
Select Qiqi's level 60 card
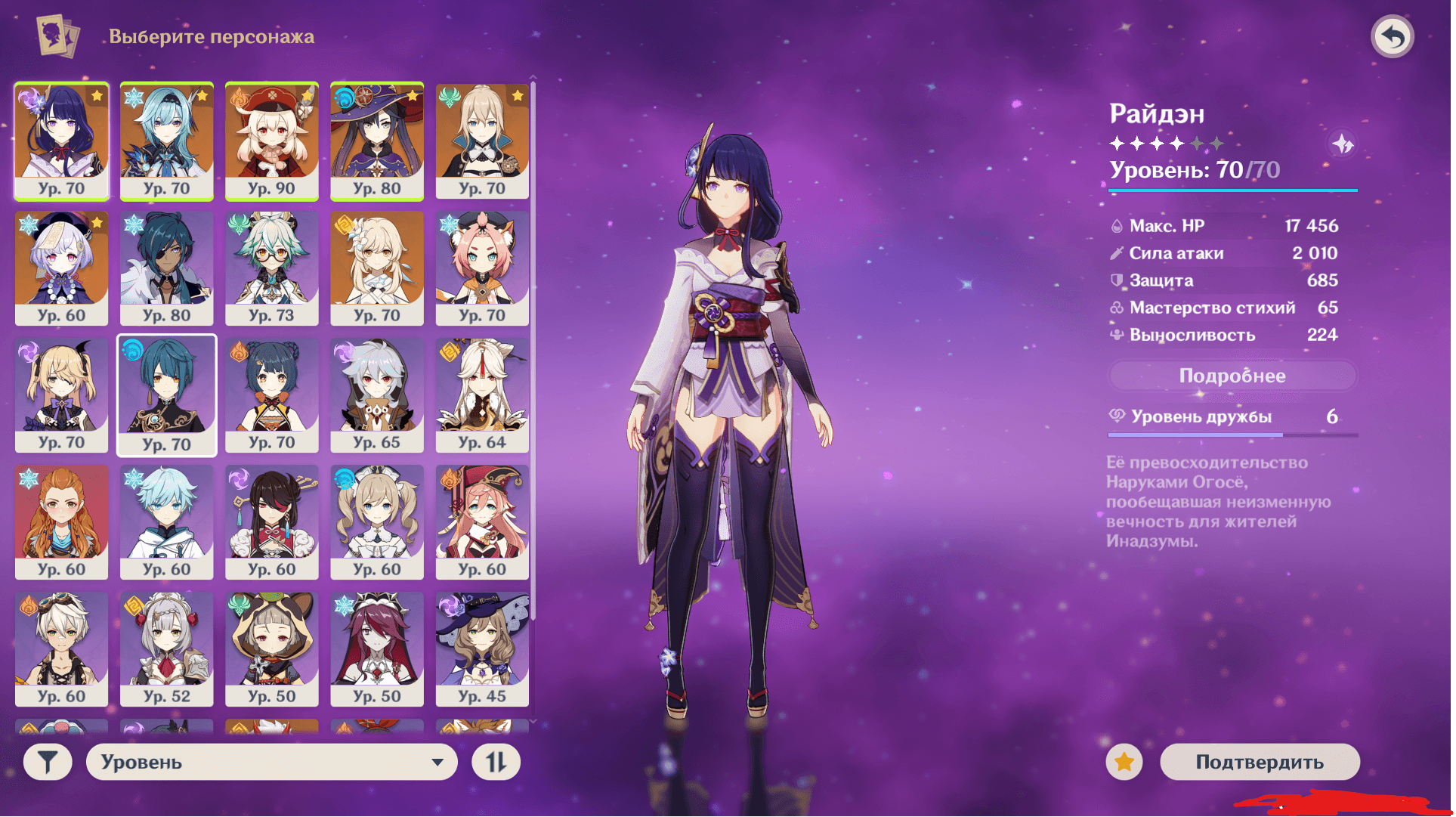62,268
